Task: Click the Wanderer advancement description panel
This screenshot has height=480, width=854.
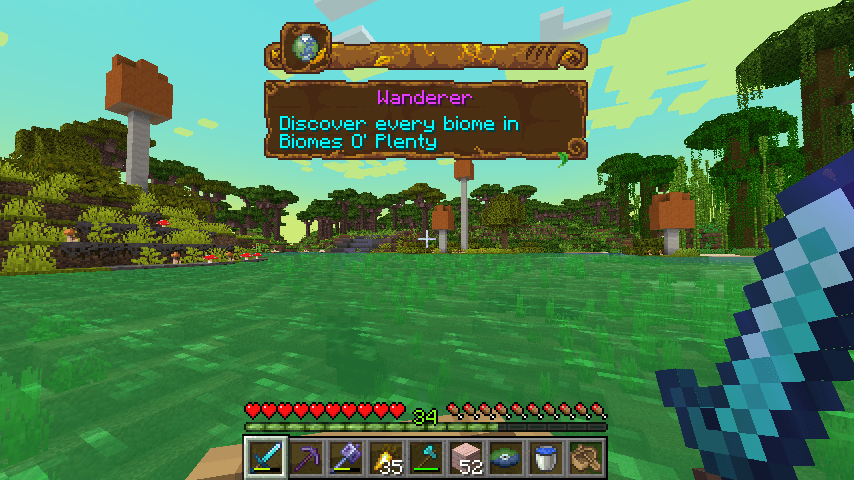Action: point(425,120)
